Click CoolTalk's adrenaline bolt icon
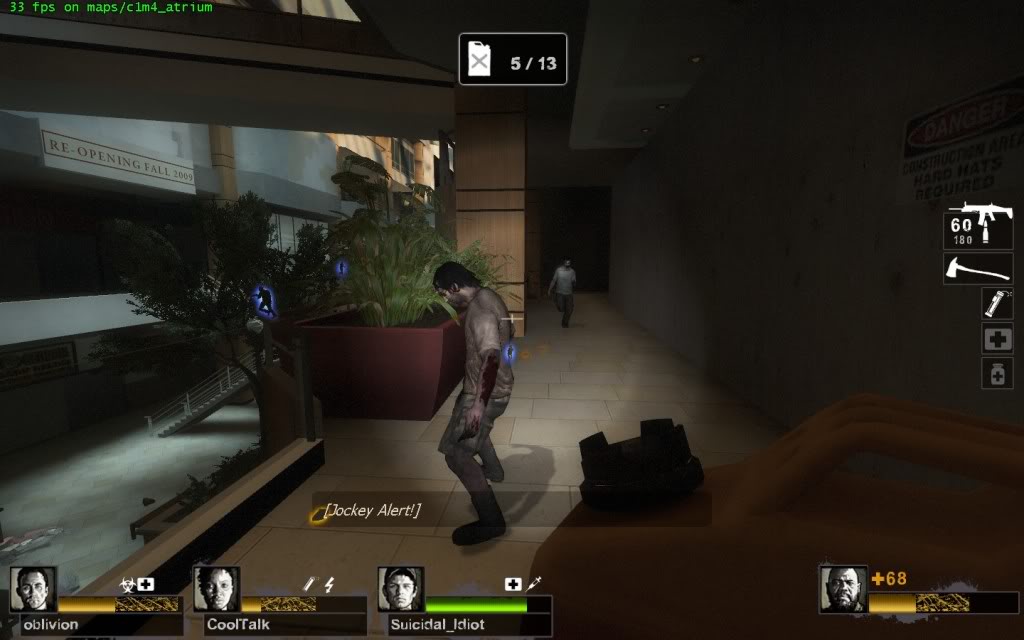 pyautogui.click(x=329, y=584)
